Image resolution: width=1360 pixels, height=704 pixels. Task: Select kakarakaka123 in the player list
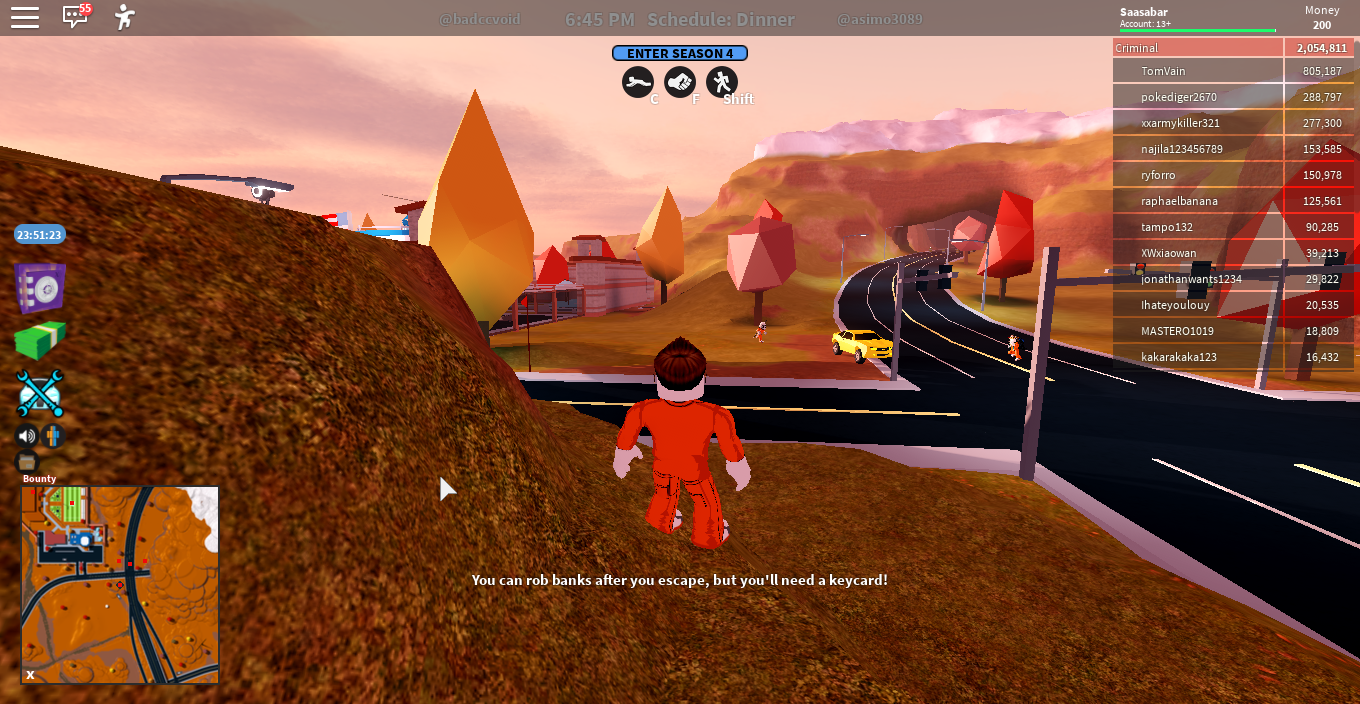pyautogui.click(x=1179, y=357)
